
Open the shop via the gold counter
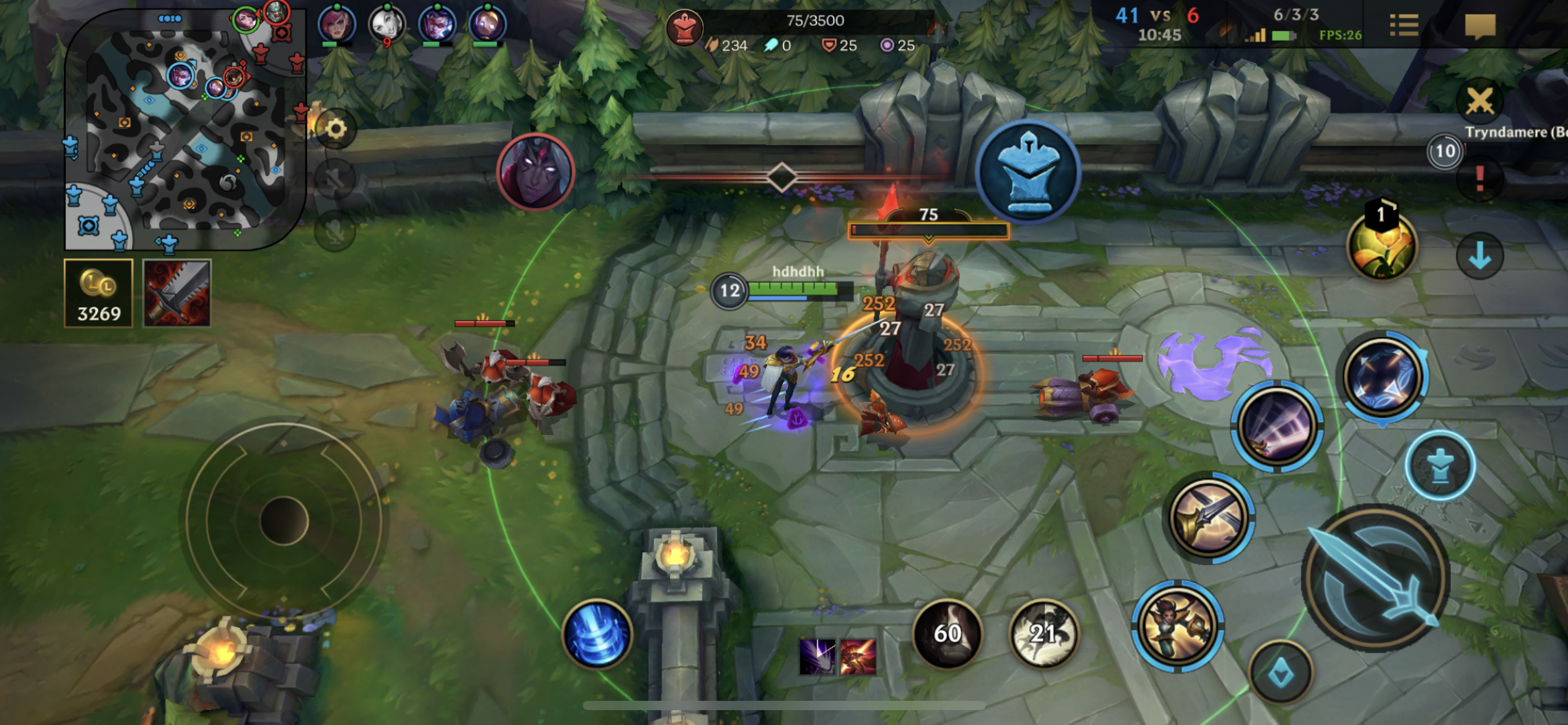click(x=98, y=293)
